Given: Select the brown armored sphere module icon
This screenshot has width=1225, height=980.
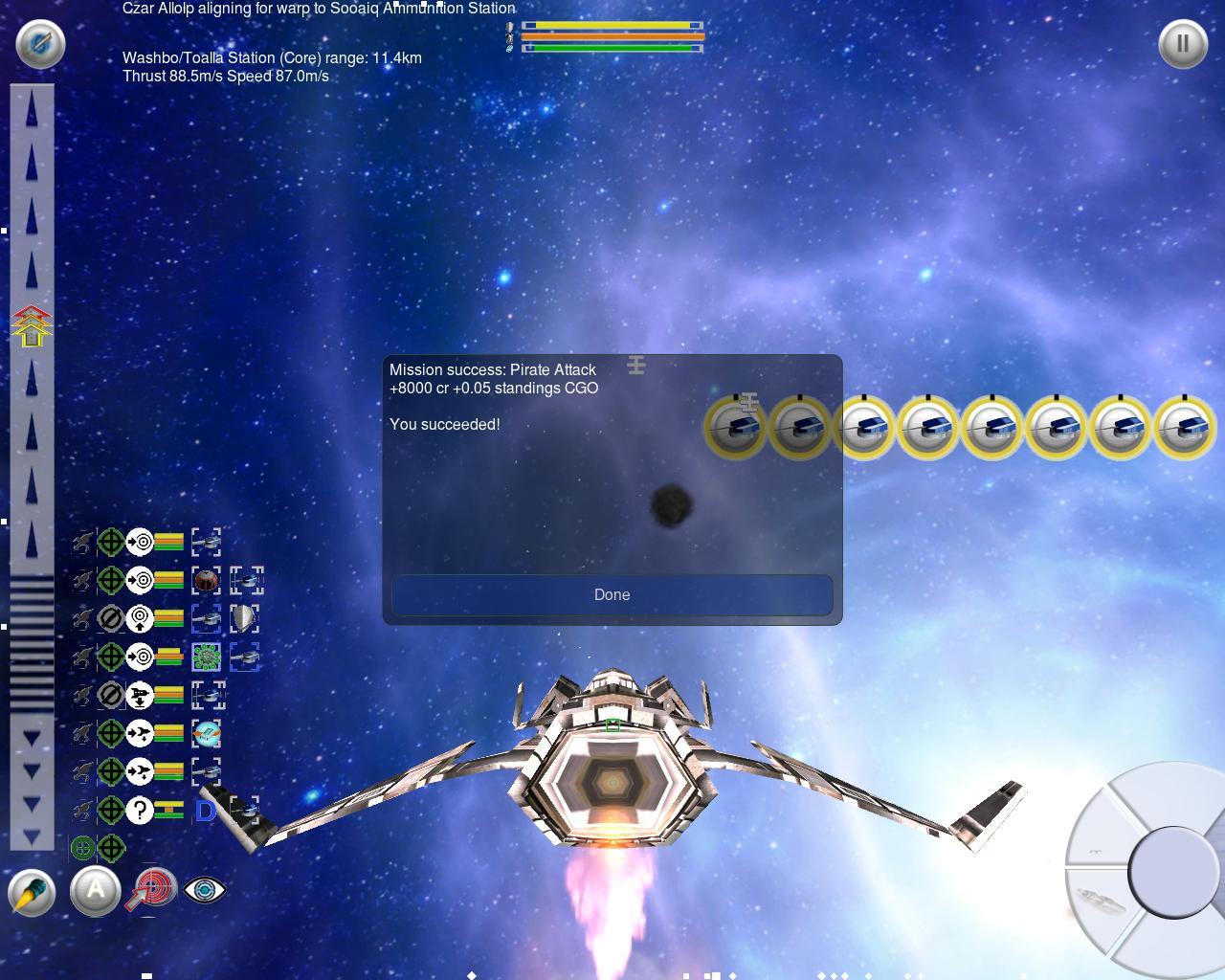Looking at the screenshot, I should (206, 580).
